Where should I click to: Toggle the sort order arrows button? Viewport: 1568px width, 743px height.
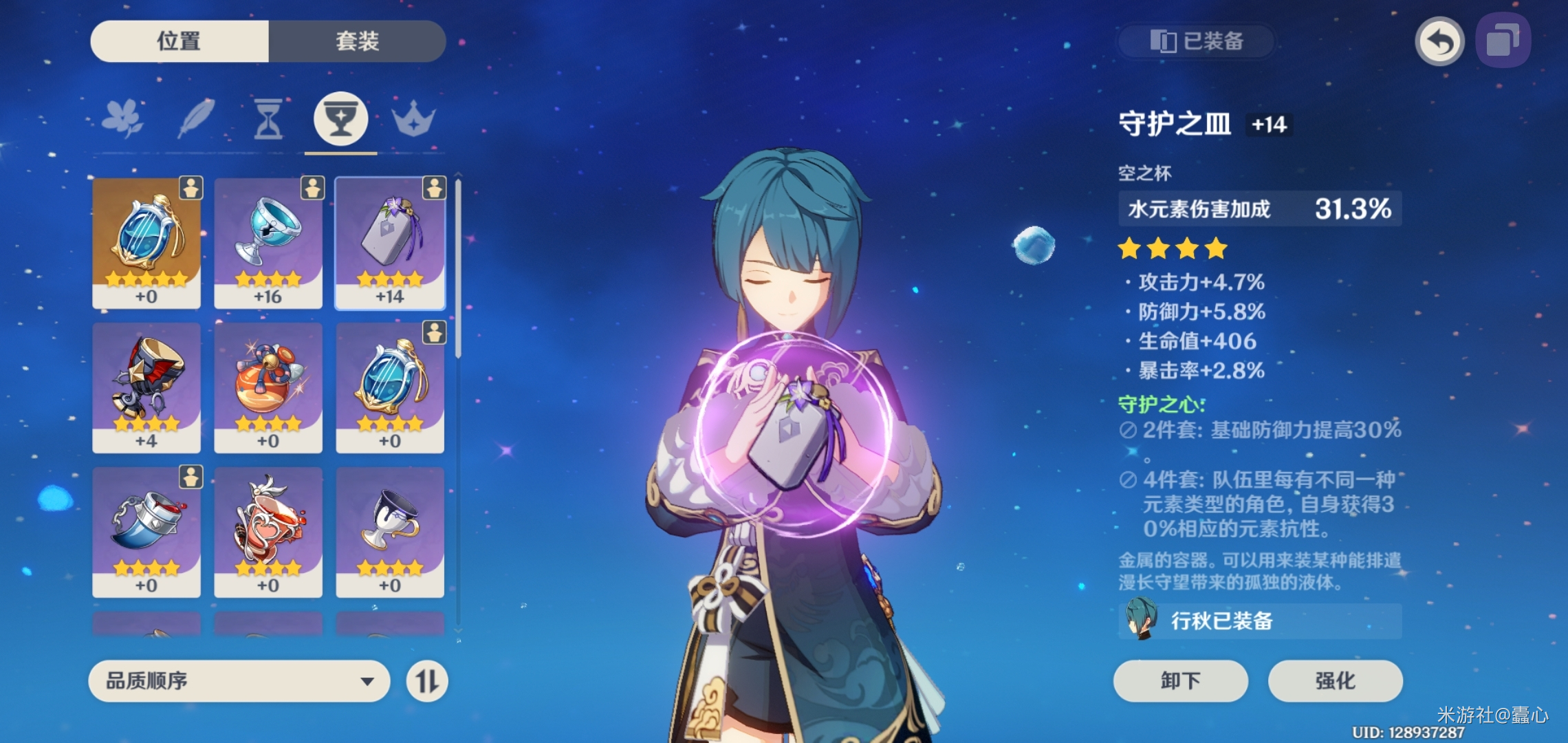(426, 681)
